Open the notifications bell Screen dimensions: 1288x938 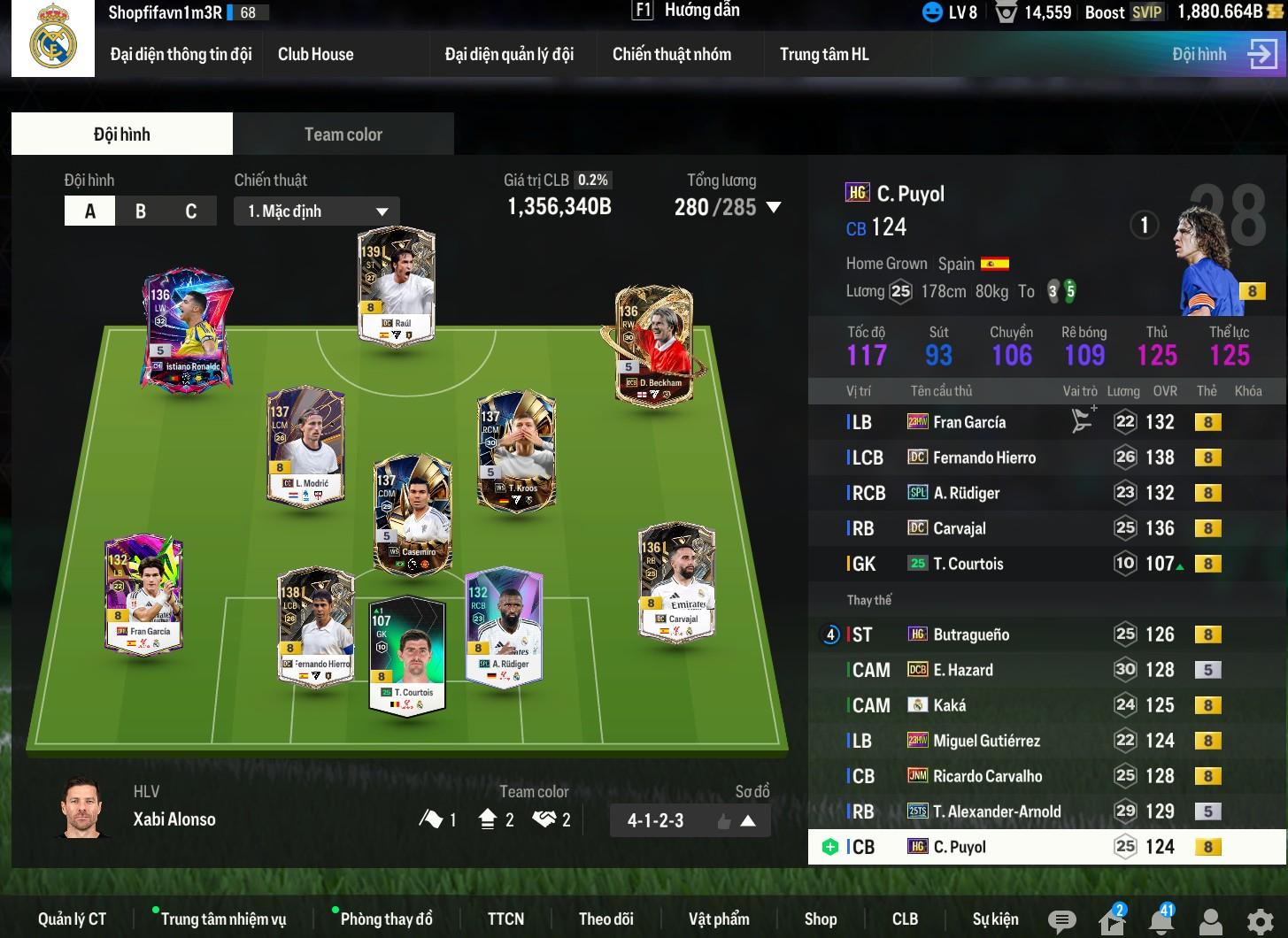1161,920
